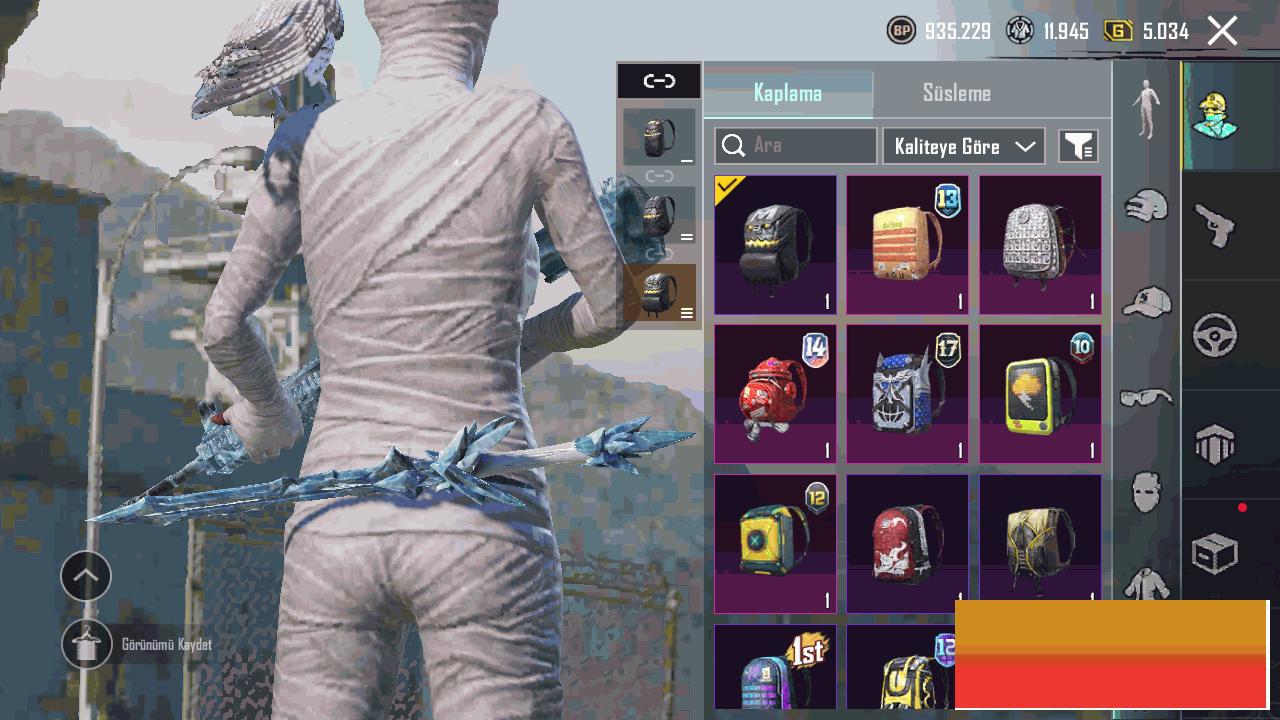Select the red robot backpack with badge 14
The image size is (1280, 720).
(775, 394)
